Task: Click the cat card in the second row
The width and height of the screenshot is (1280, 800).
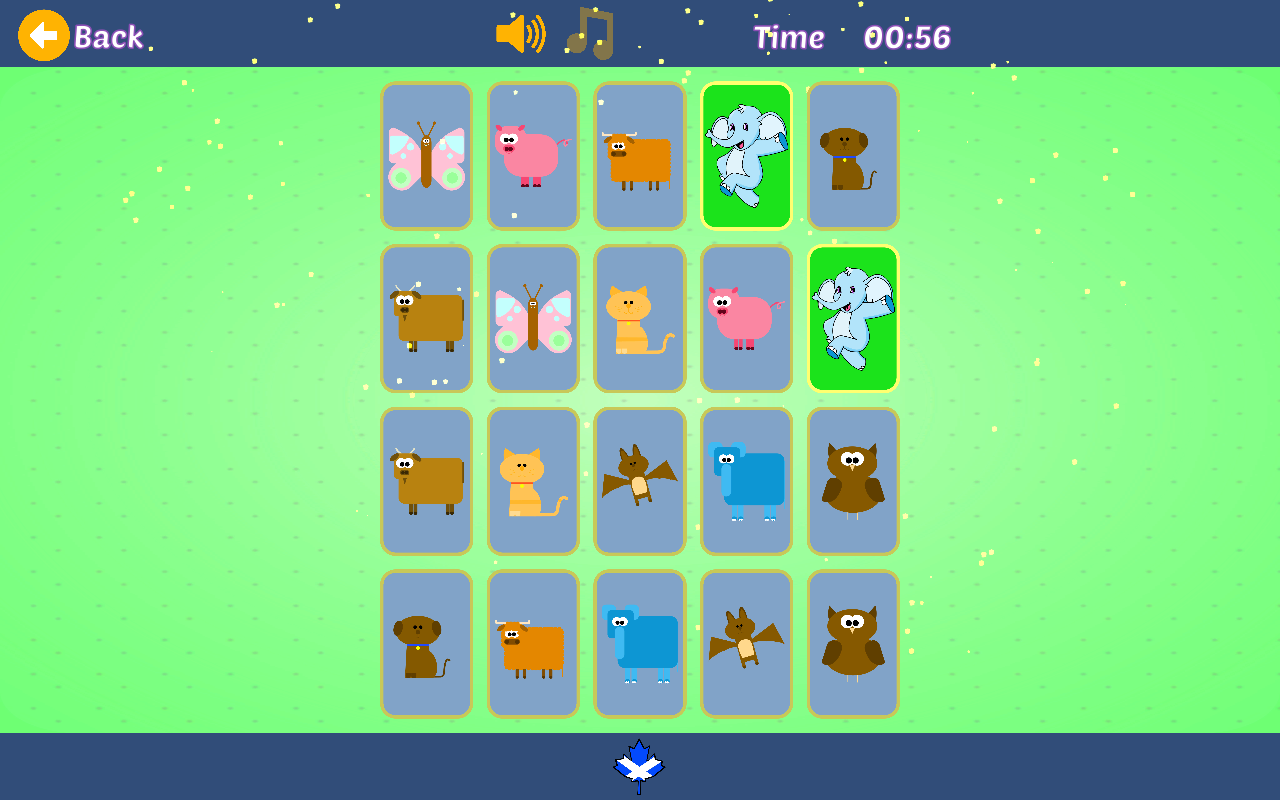Action: pos(639,318)
